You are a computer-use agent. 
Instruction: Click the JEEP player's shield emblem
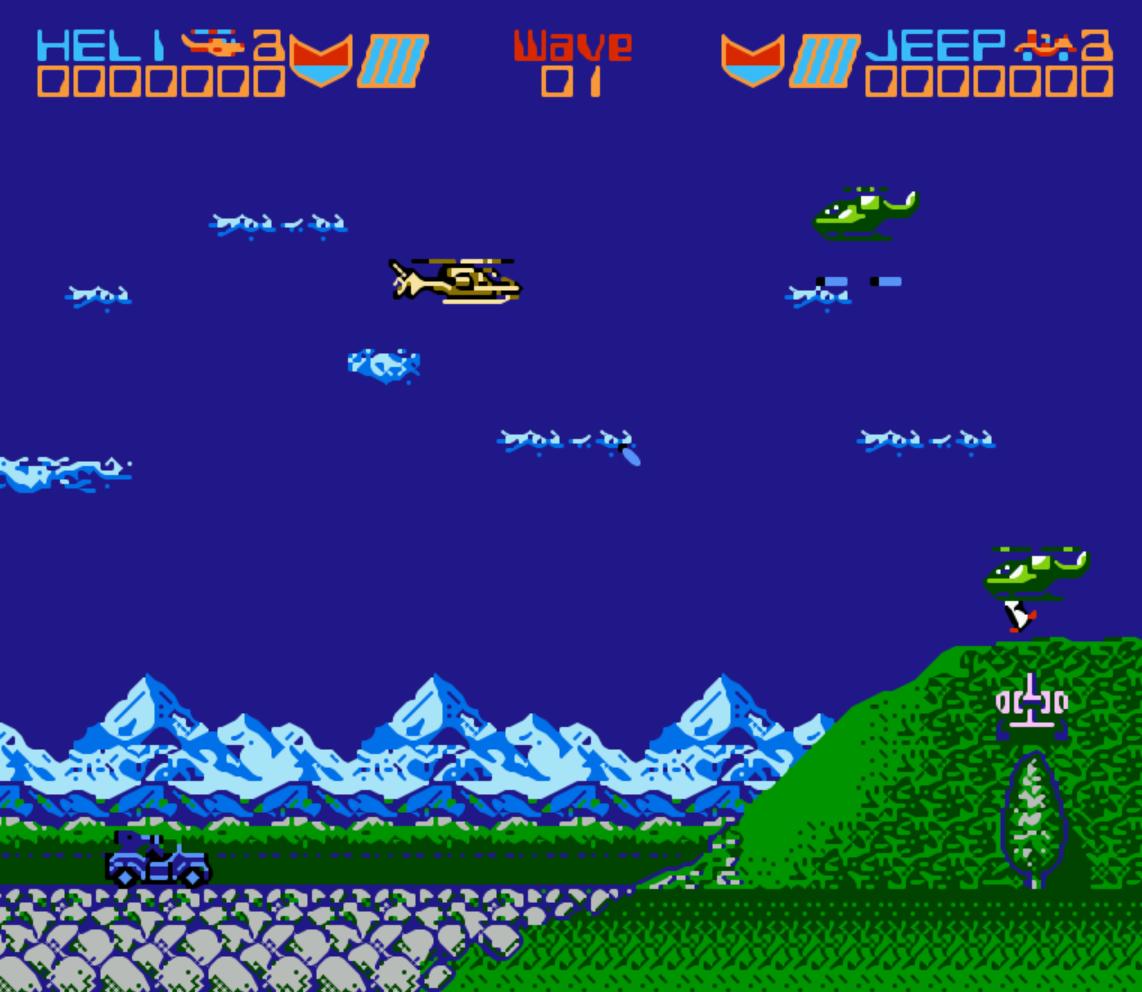pyautogui.click(x=752, y=60)
